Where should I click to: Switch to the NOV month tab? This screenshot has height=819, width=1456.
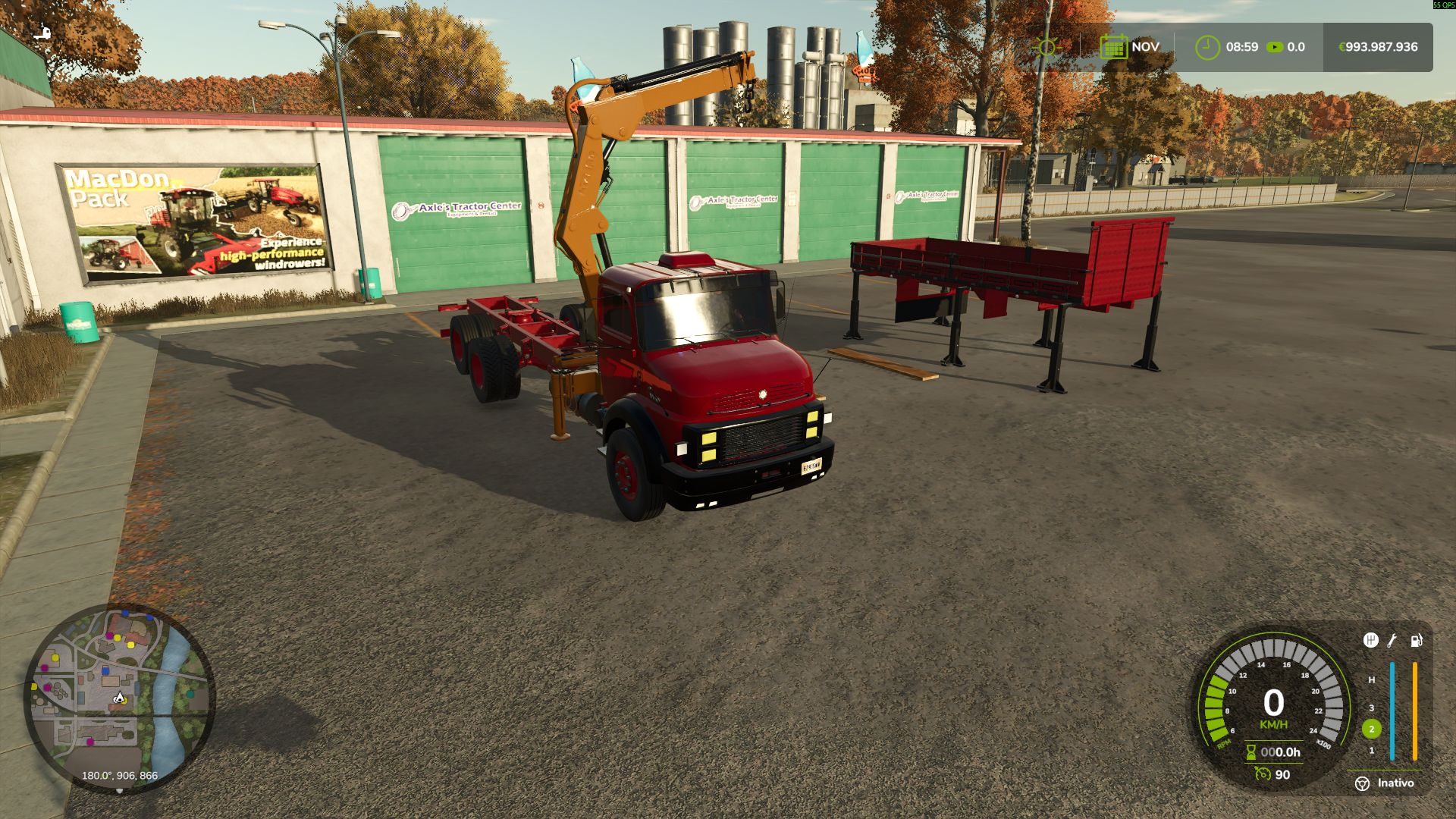pos(1145,45)
